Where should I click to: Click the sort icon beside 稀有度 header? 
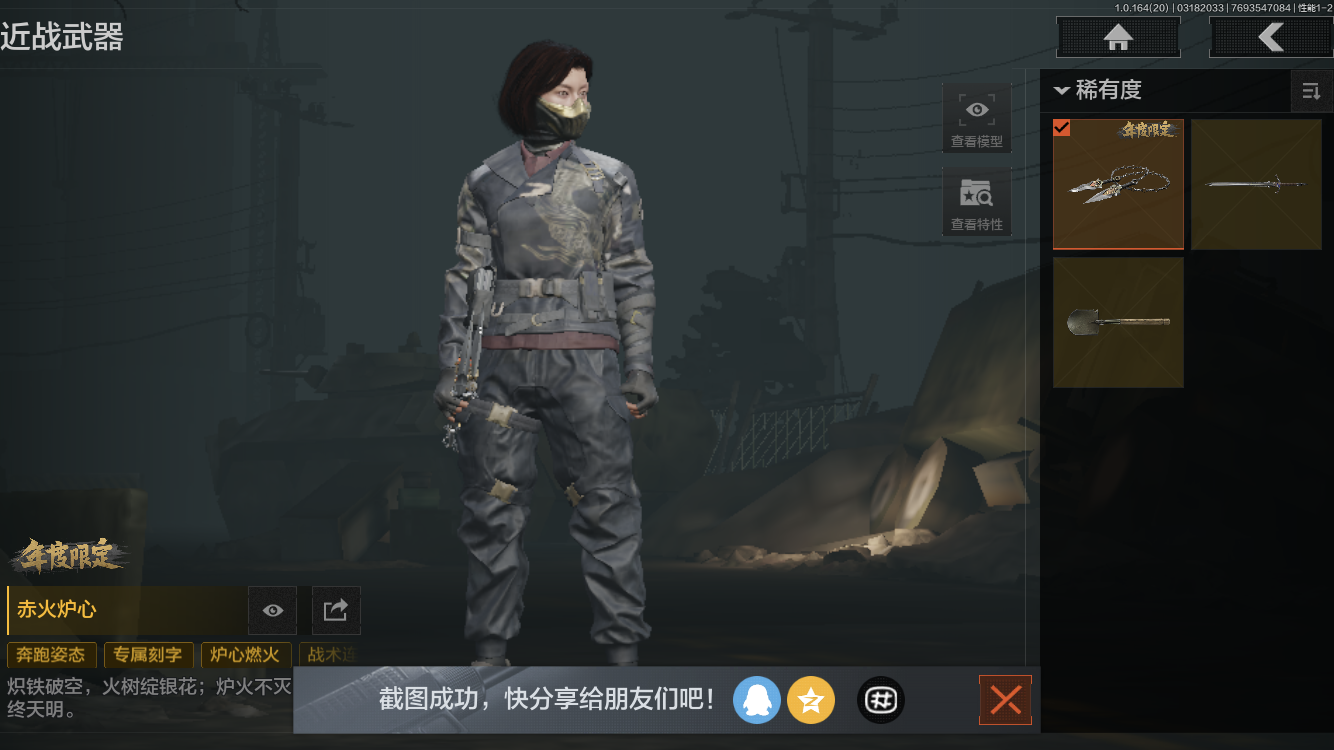(x=1311, y=91)
